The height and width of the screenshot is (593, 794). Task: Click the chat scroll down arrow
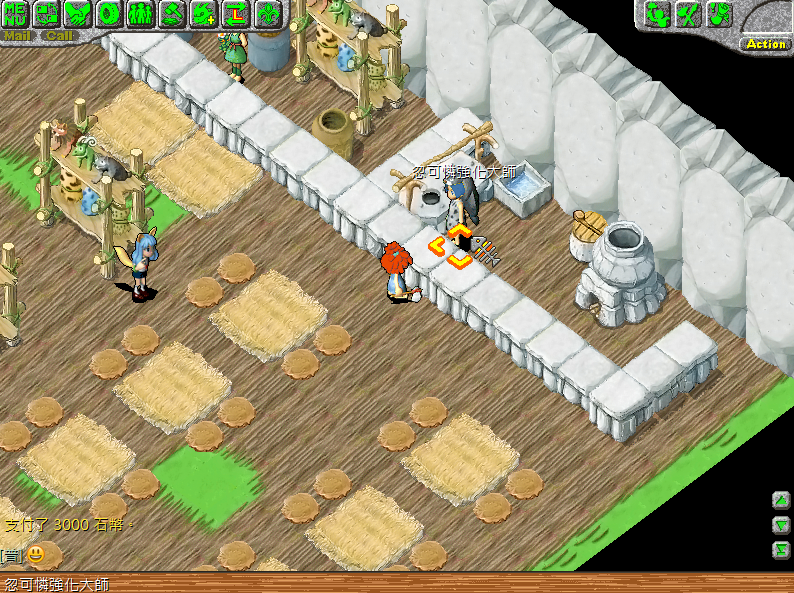coord(781,524)
